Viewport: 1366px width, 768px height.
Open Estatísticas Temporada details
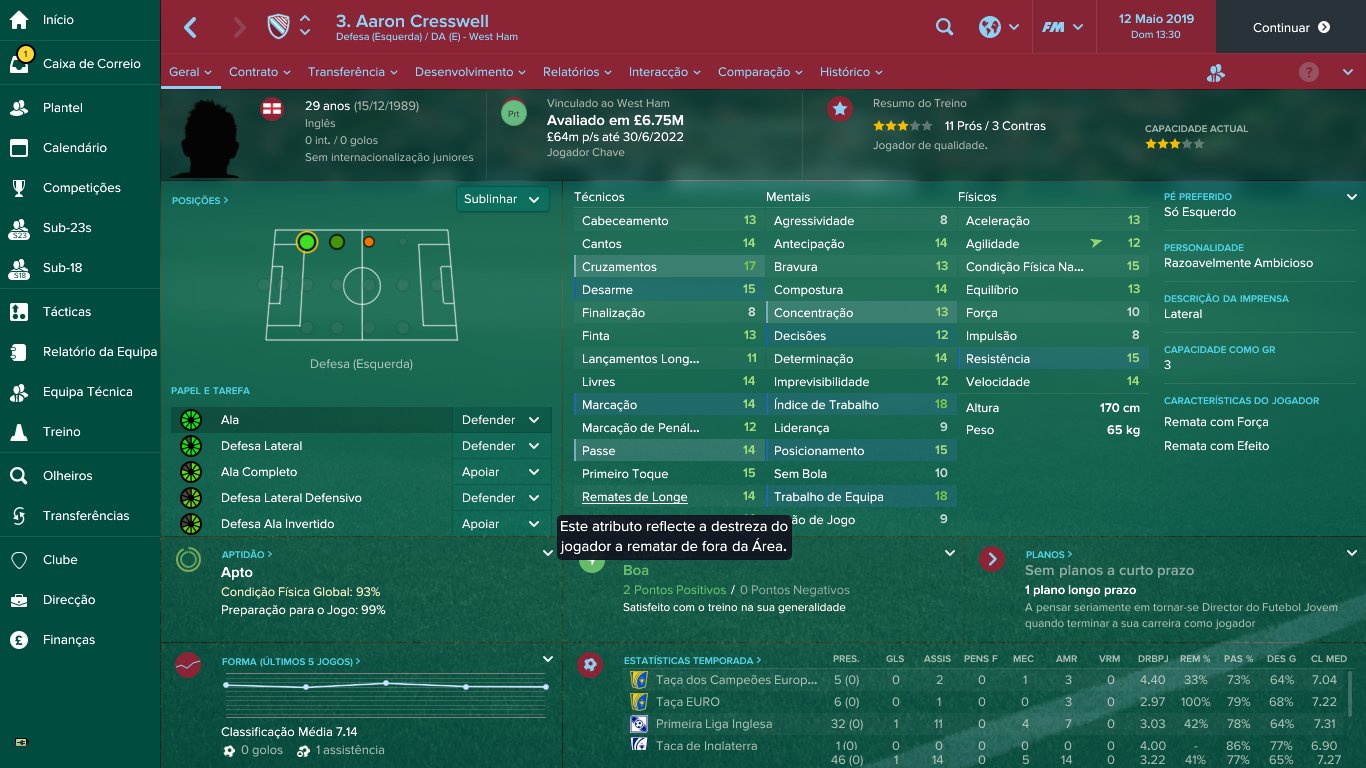point(691,661)
